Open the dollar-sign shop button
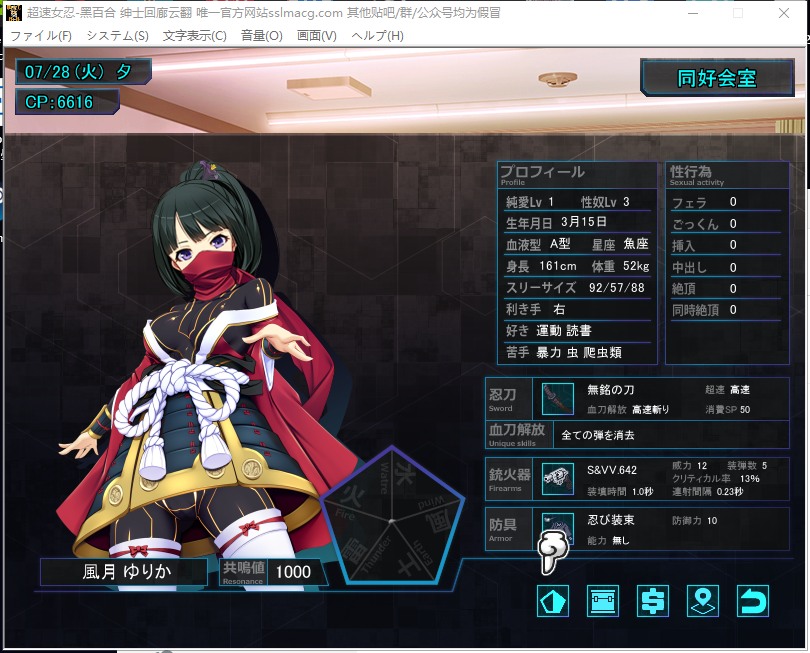This screenshot has height=653, width=810. pyautogui.click(x=652, y=601)
